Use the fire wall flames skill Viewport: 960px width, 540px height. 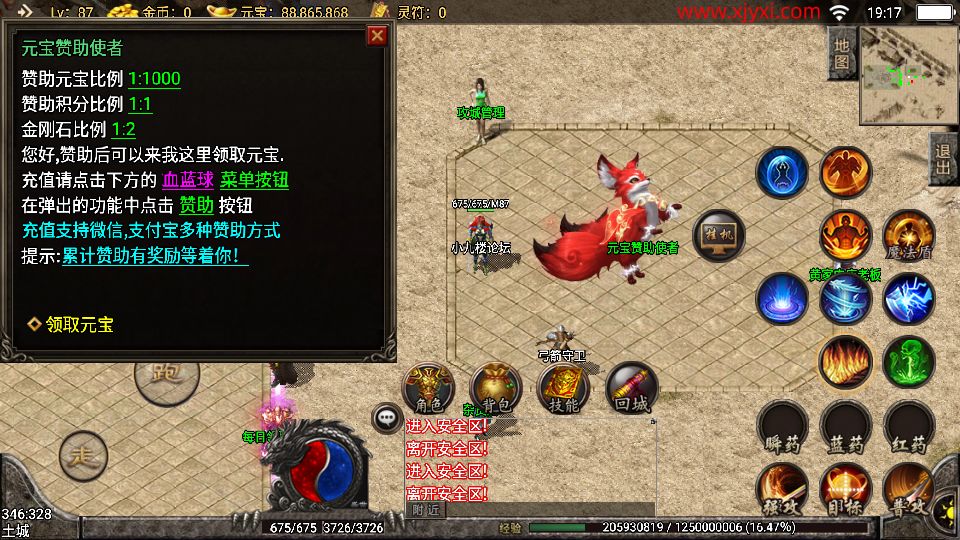[x=845, y=360]
